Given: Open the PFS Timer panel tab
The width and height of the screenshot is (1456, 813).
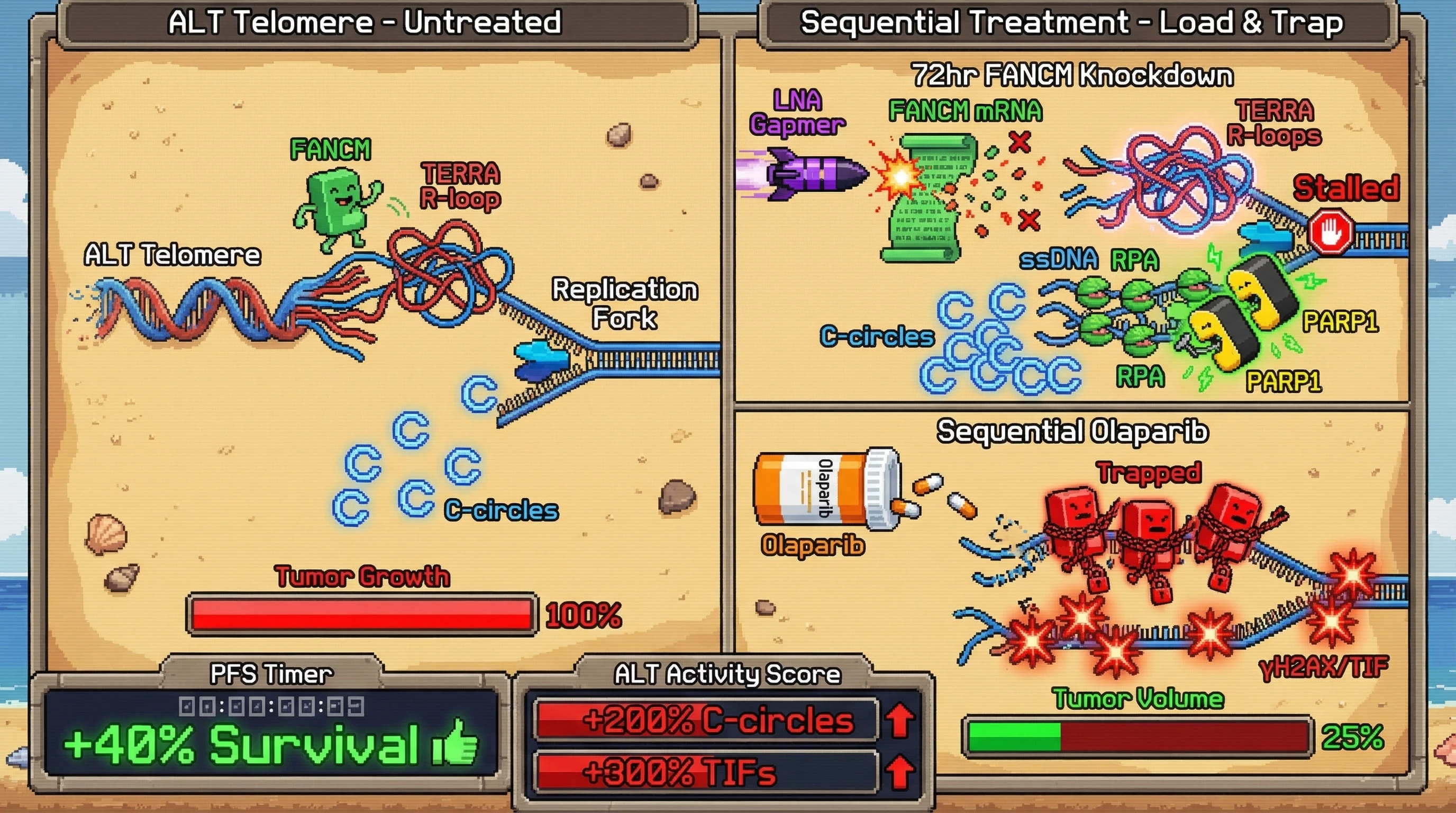Looking at the screenshot, I should coord(272,673).
